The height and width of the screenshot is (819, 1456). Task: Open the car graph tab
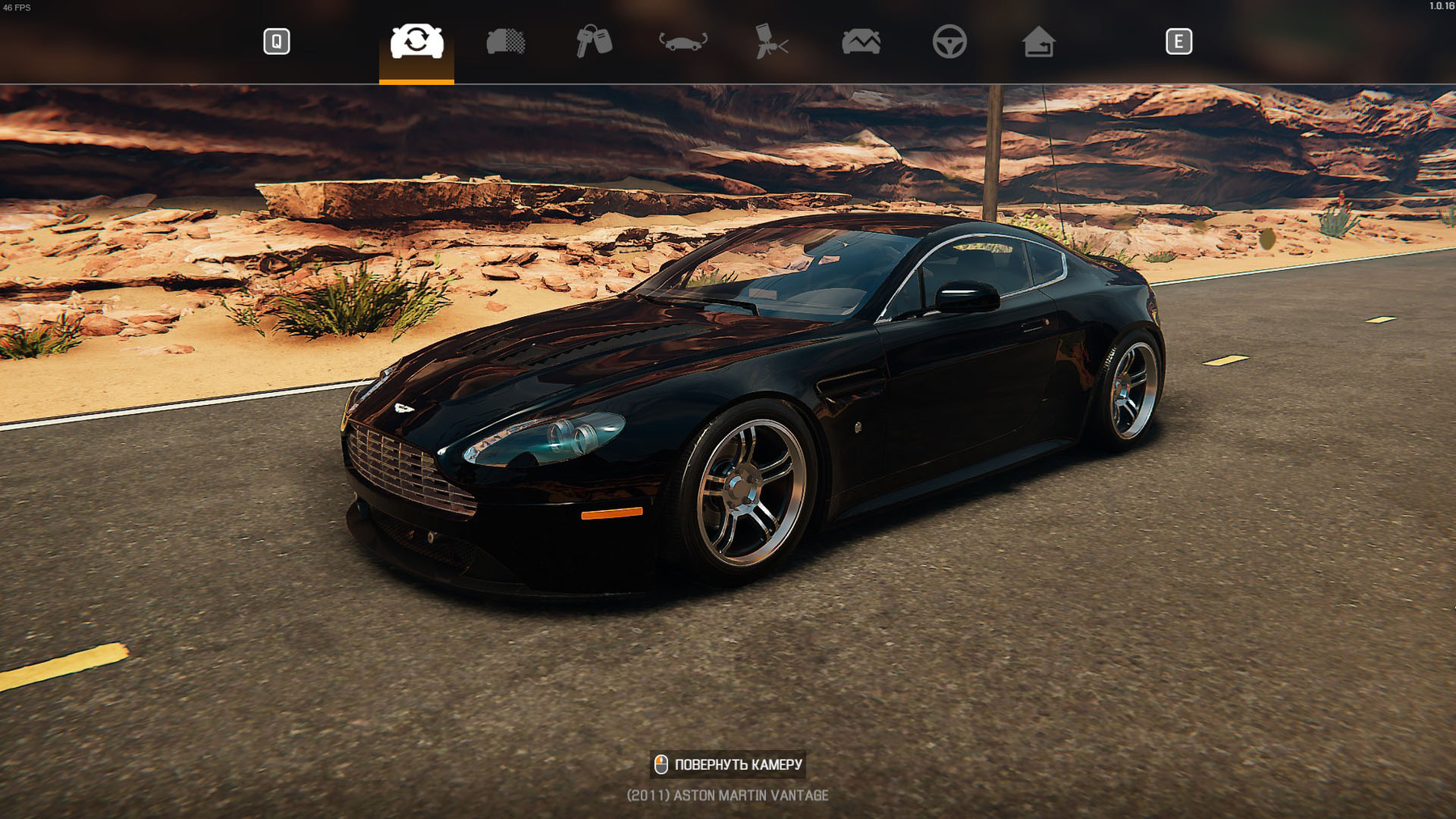tap(861, 41)
